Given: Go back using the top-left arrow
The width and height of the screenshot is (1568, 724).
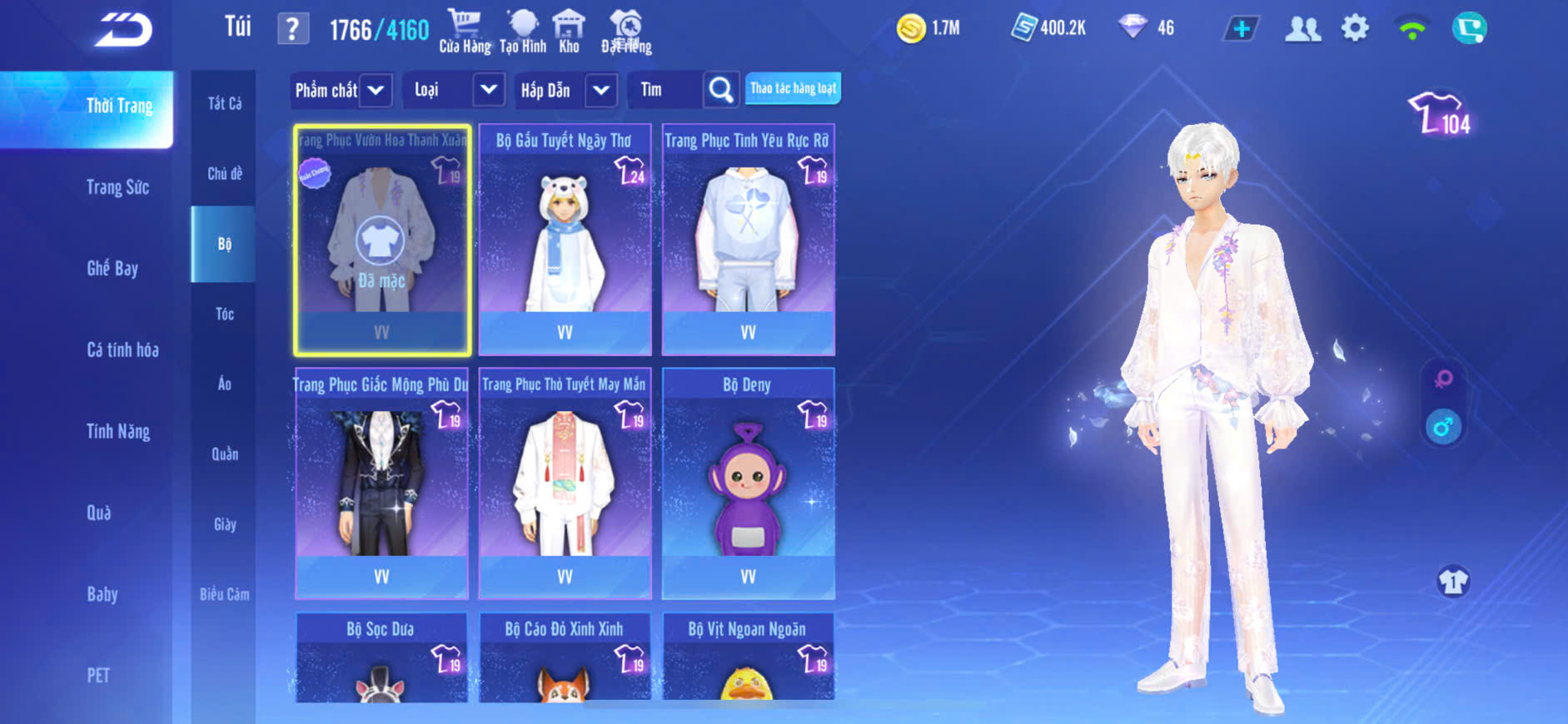Looking at the screenshot, I should (x=123, y=30).
